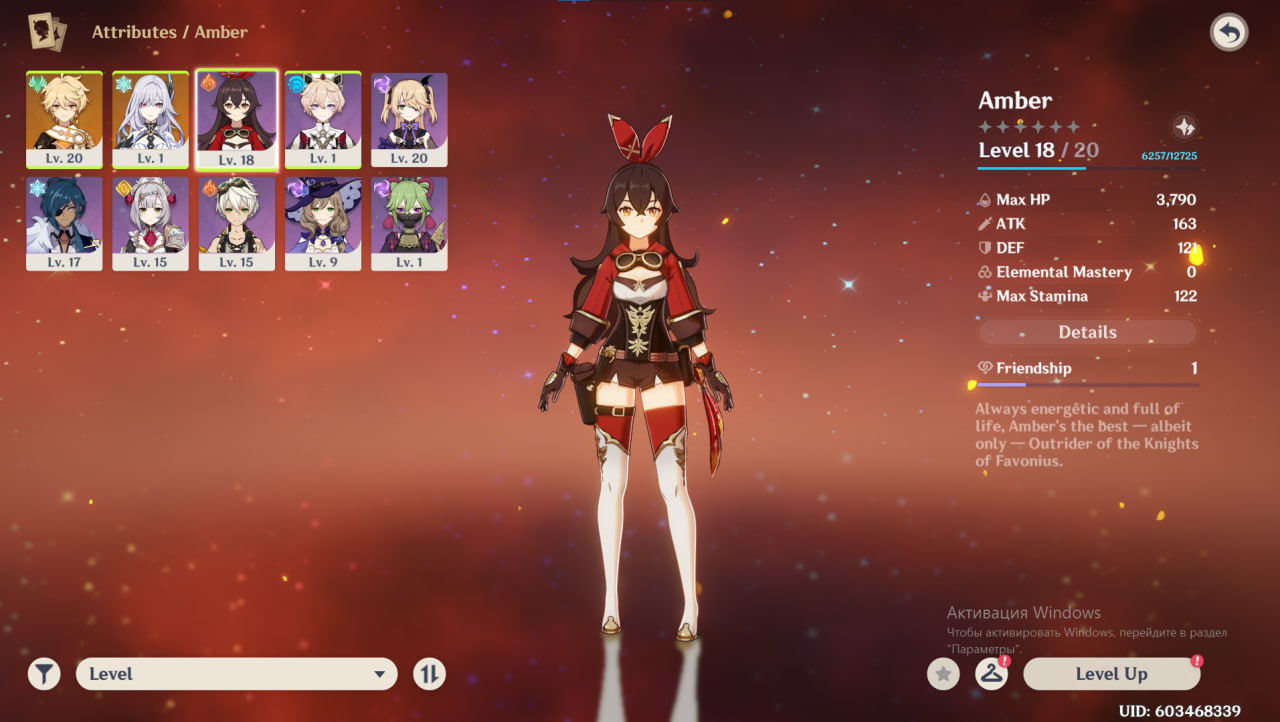1280x722 pixels.
Task: Open the character filter funnel
Action: (x=44, y=674)
